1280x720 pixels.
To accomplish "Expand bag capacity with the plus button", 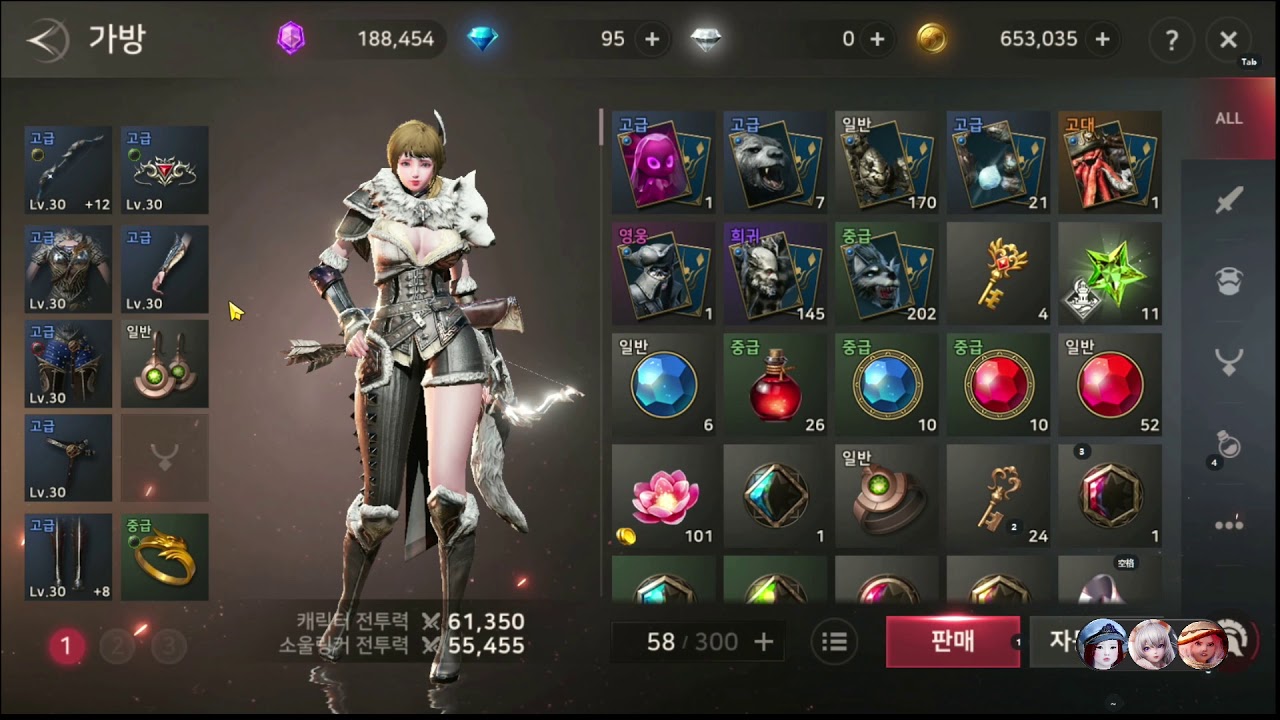I will click(764, 642).
